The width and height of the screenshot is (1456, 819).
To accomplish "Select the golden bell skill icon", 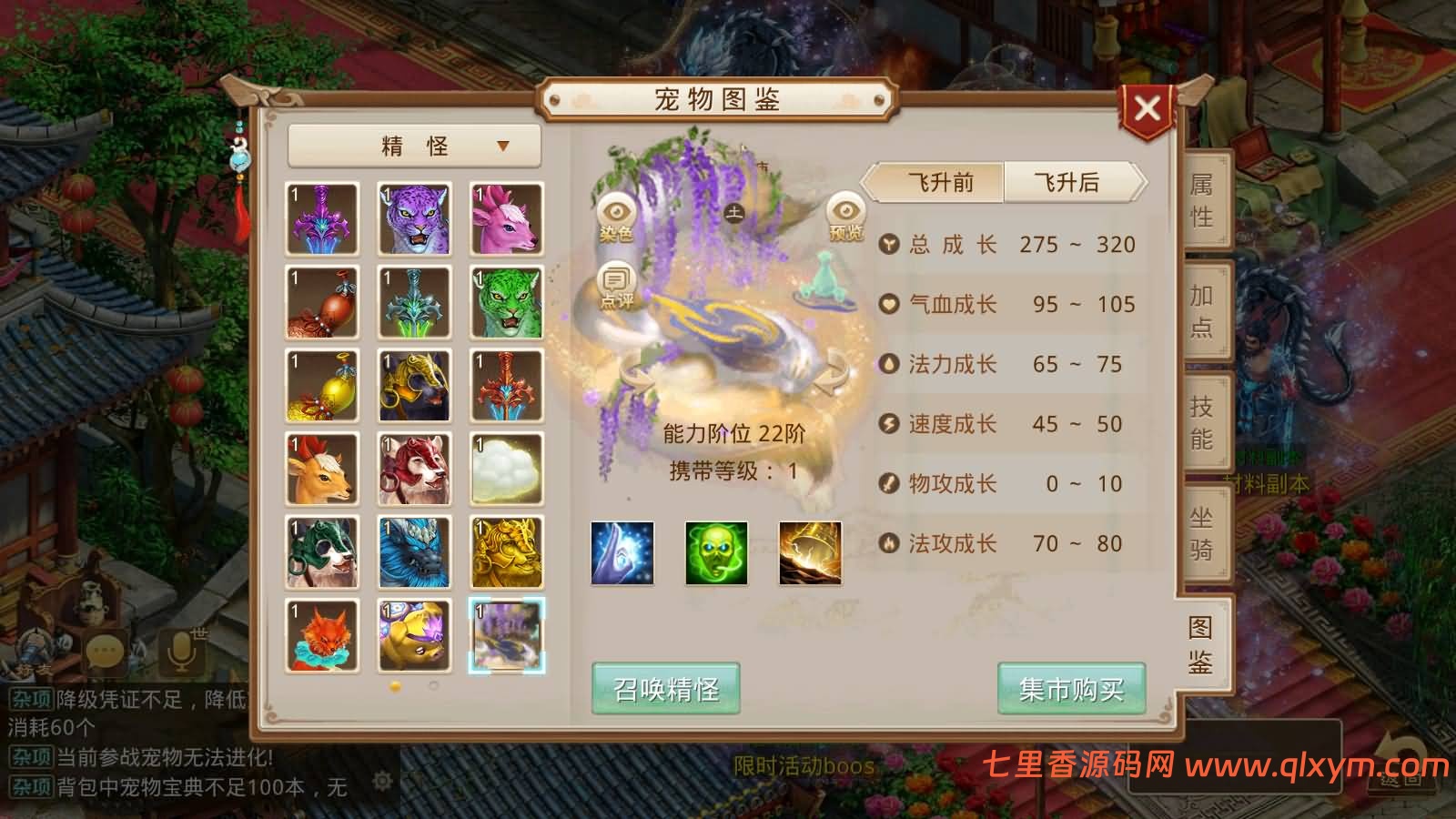I will tap(810, 552).
